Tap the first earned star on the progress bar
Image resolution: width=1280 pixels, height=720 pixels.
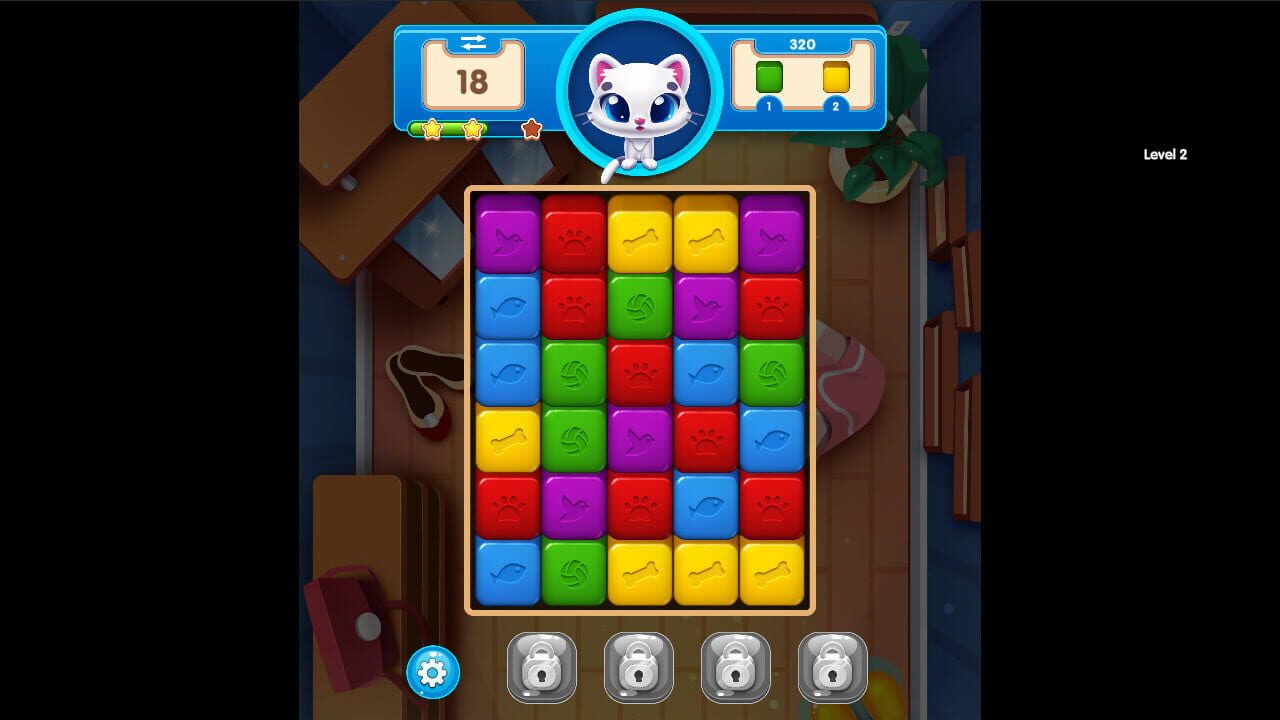[x=430, y=129]
